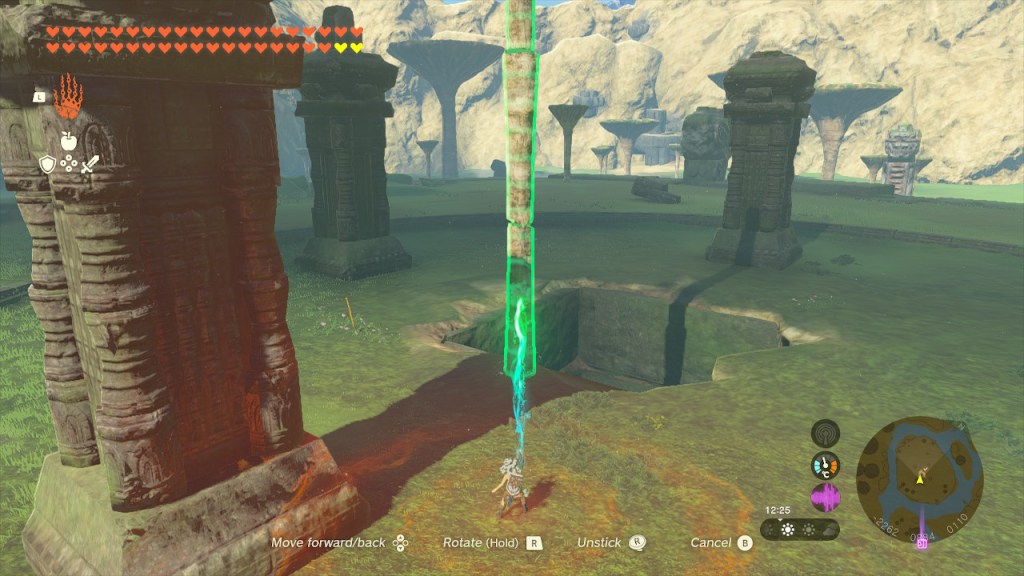This screenshot has height=576, width=1024.
Task: Open the apple materials quick-select
Action: coord(68,141)
